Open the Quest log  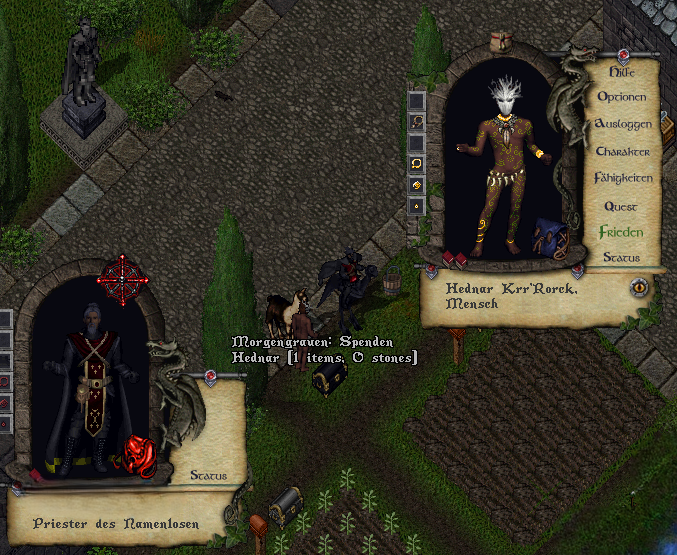click(621, 206)
